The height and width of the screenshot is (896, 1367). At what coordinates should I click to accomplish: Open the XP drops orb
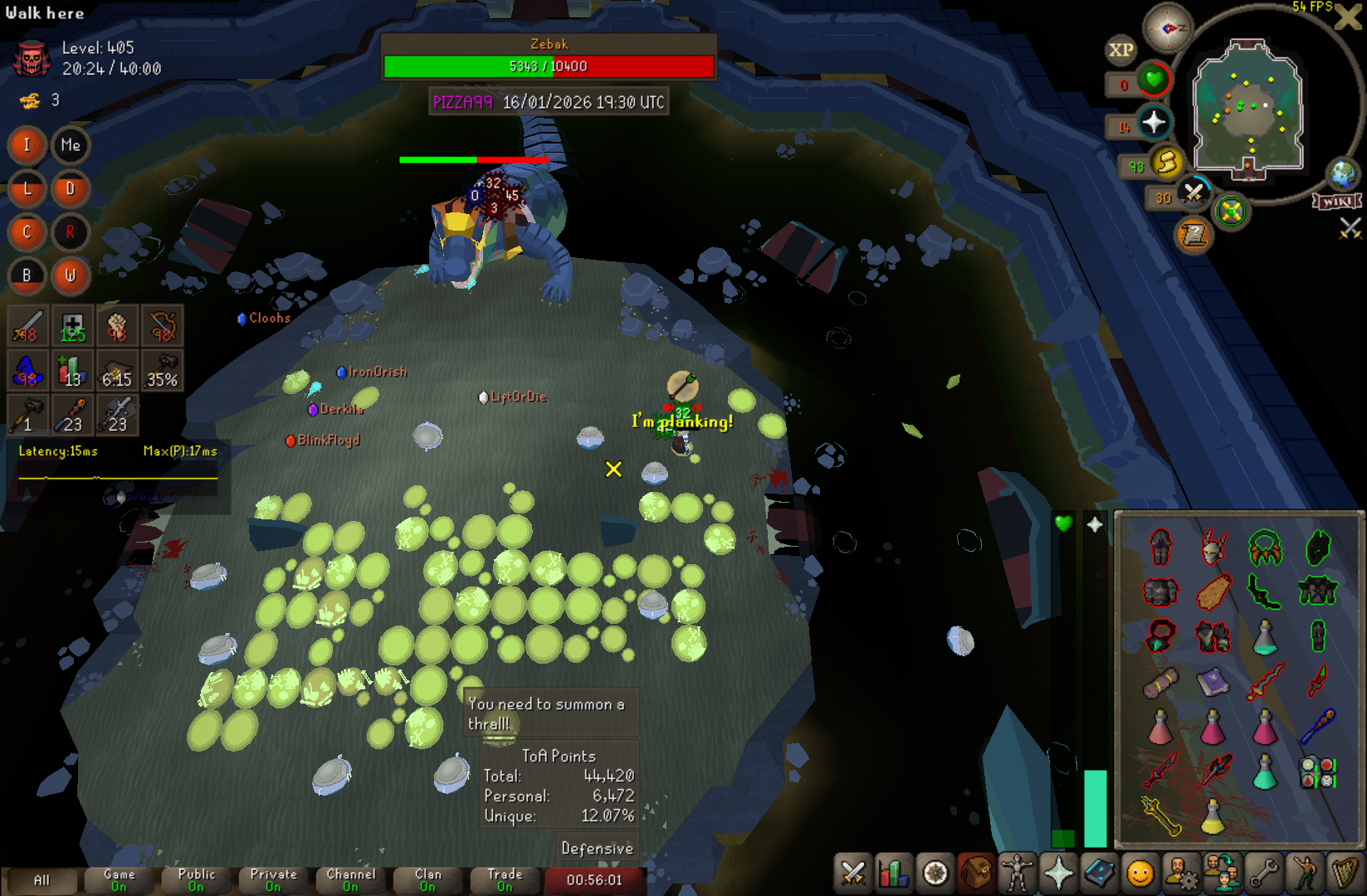point(1120,50)
